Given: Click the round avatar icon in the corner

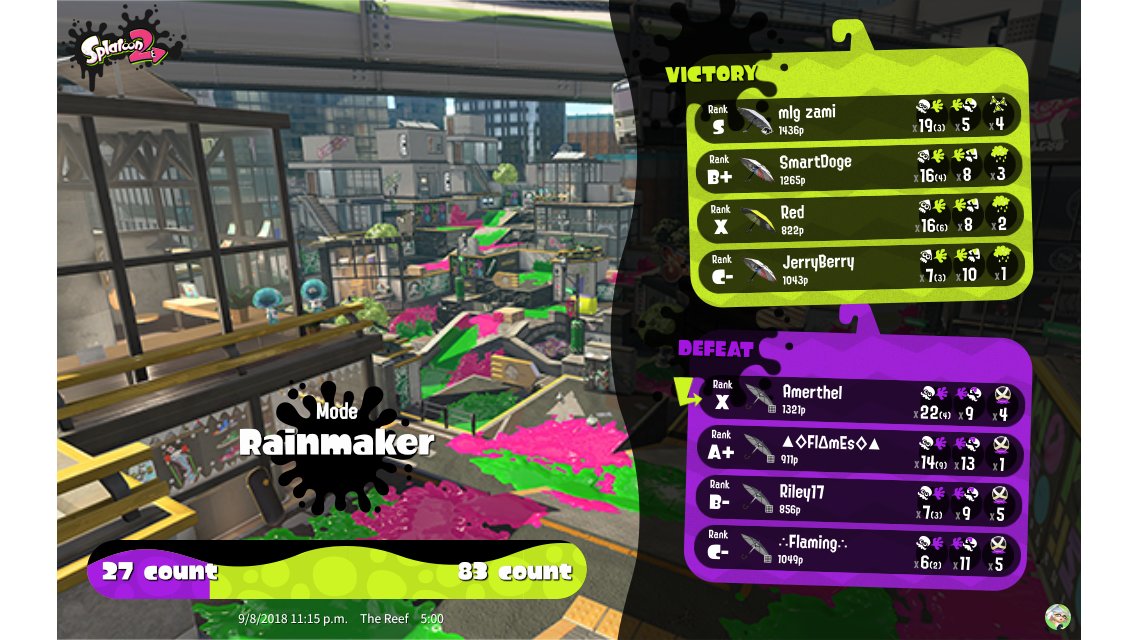Looking at the screenshot, I should pos(1058,616).
